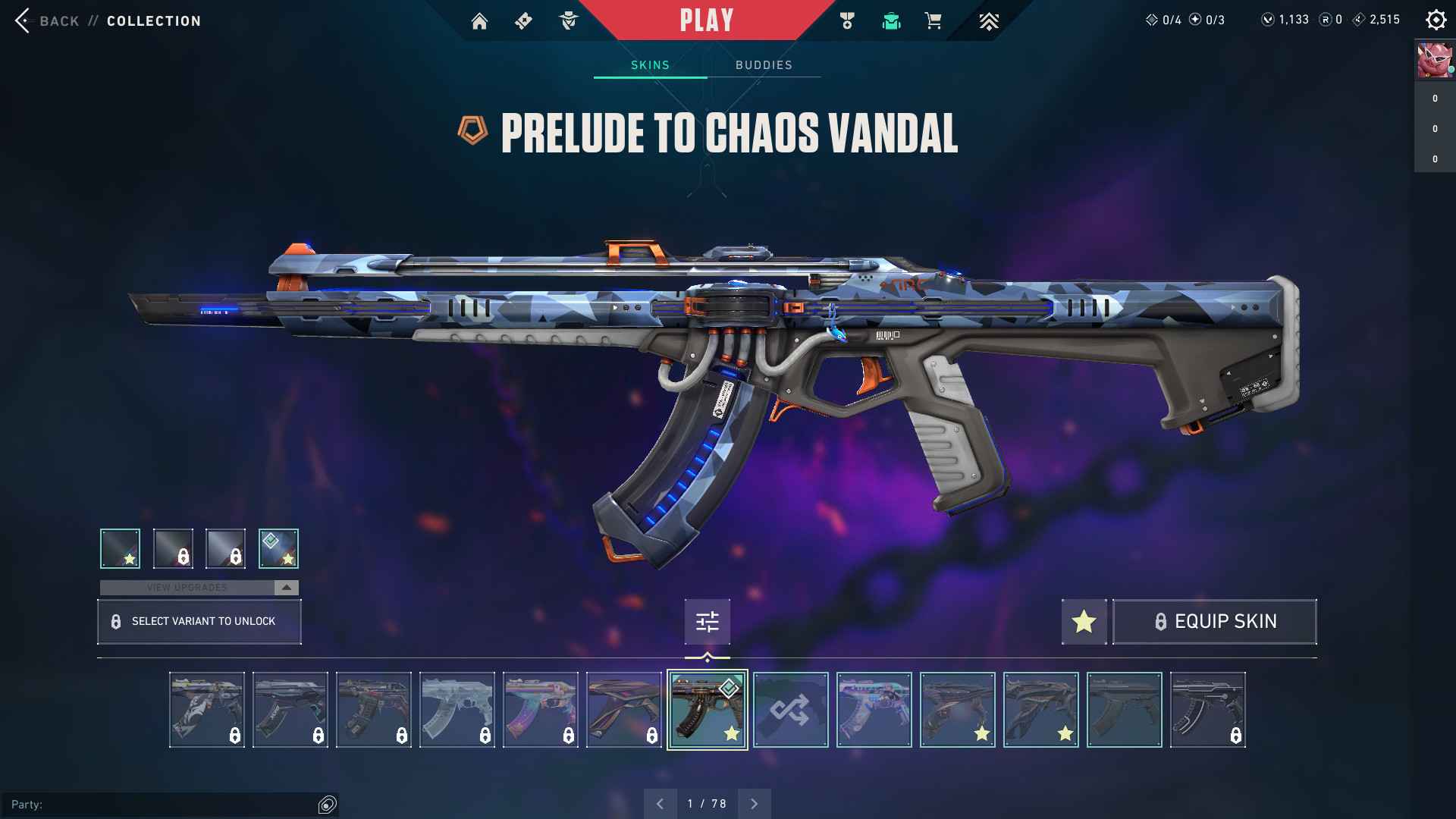Open the battlepass chevrons icon
1456x819 pixels.
(x=988, y=21)
